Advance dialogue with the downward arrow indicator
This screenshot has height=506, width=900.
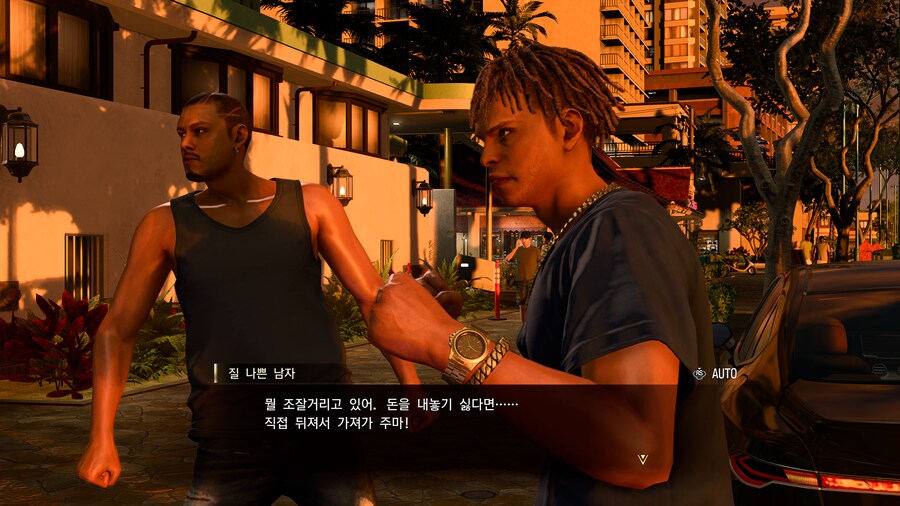(643, 459)
